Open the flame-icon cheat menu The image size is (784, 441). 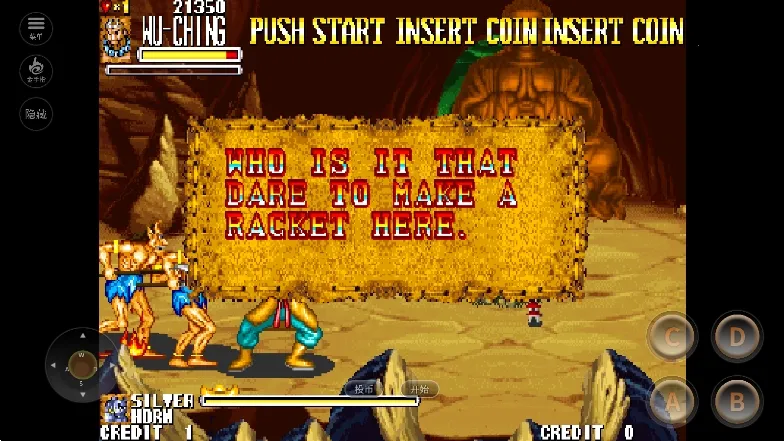pos(36,71)
